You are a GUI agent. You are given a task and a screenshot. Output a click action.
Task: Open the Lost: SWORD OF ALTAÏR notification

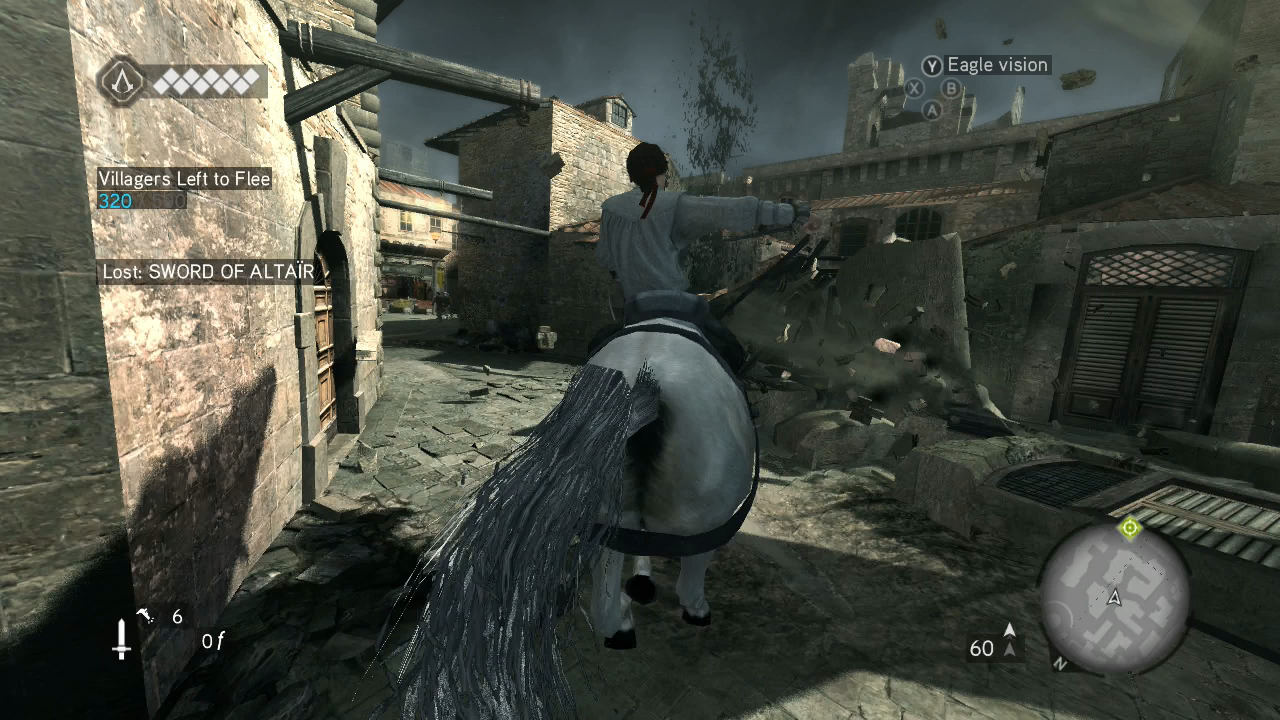tap(206, 271)
